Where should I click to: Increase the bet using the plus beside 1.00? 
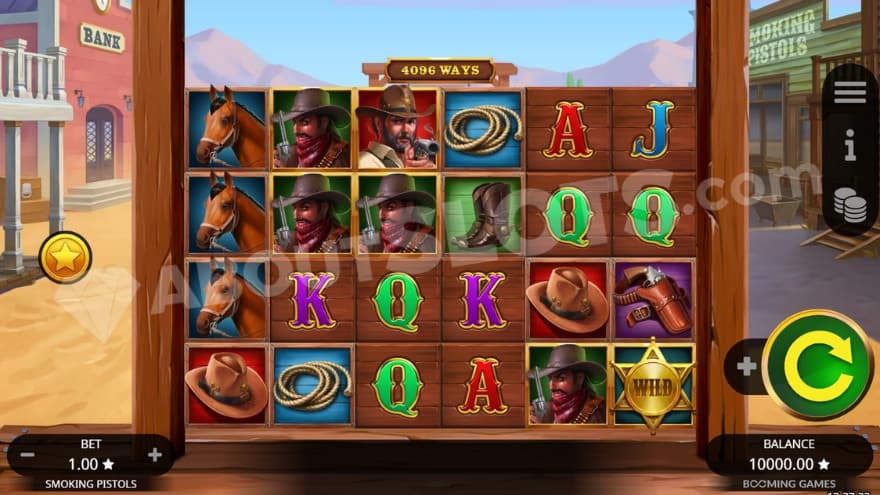point(154,455)
